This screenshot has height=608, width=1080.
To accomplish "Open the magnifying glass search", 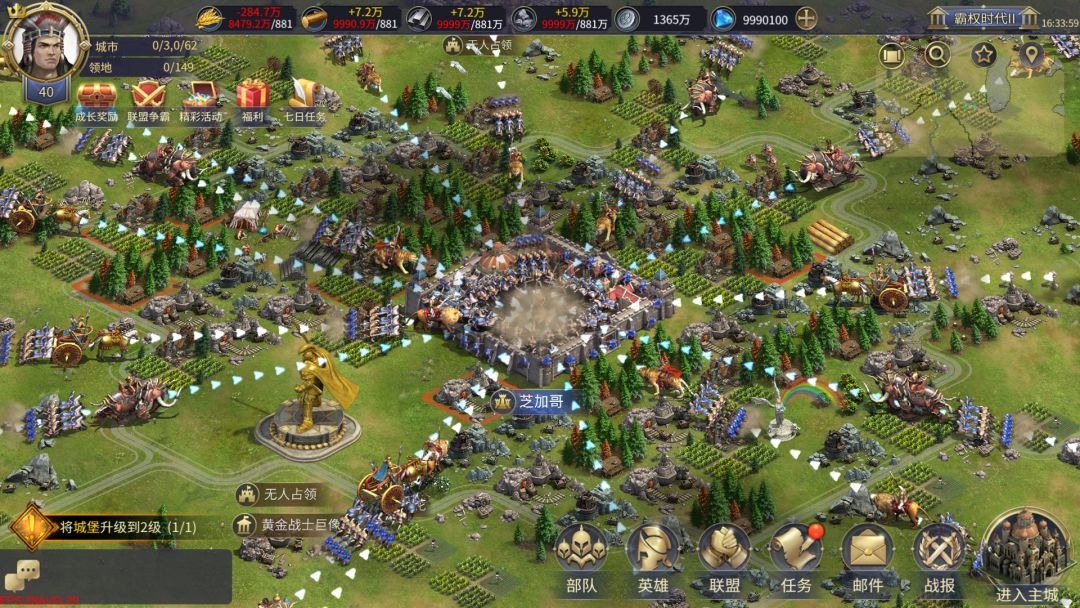I will point(937,55).
